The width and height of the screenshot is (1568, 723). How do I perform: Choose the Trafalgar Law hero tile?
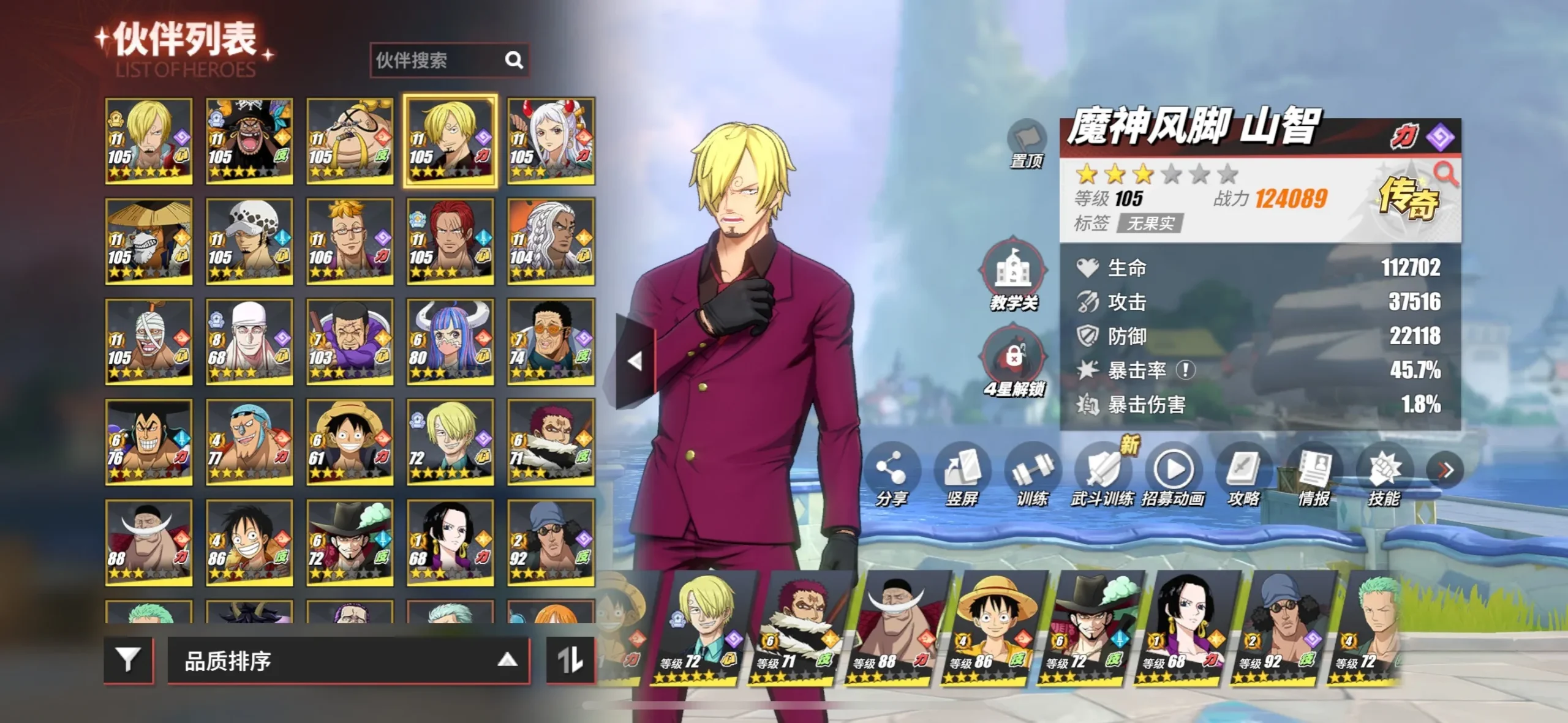point(249,241)
